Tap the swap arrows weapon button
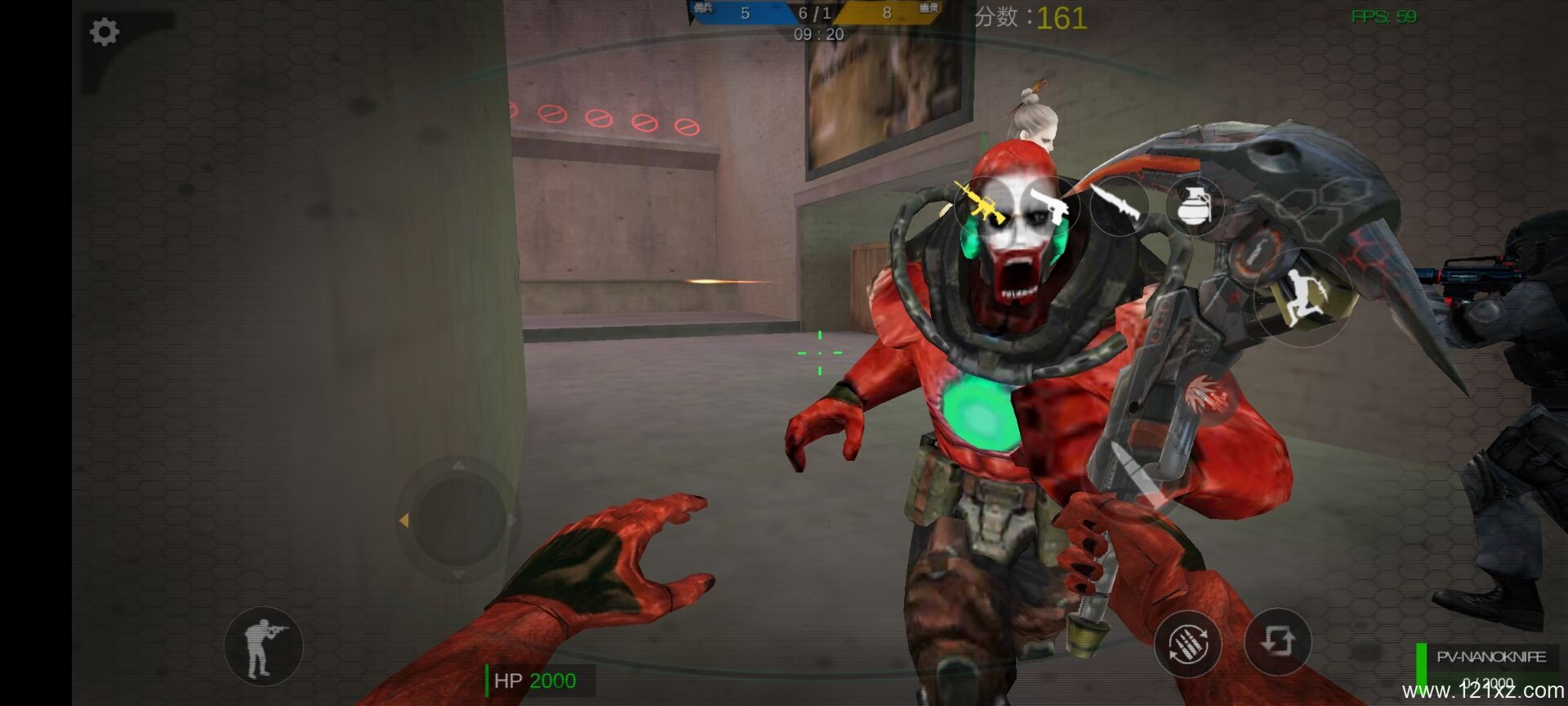 pos(1277,641)
